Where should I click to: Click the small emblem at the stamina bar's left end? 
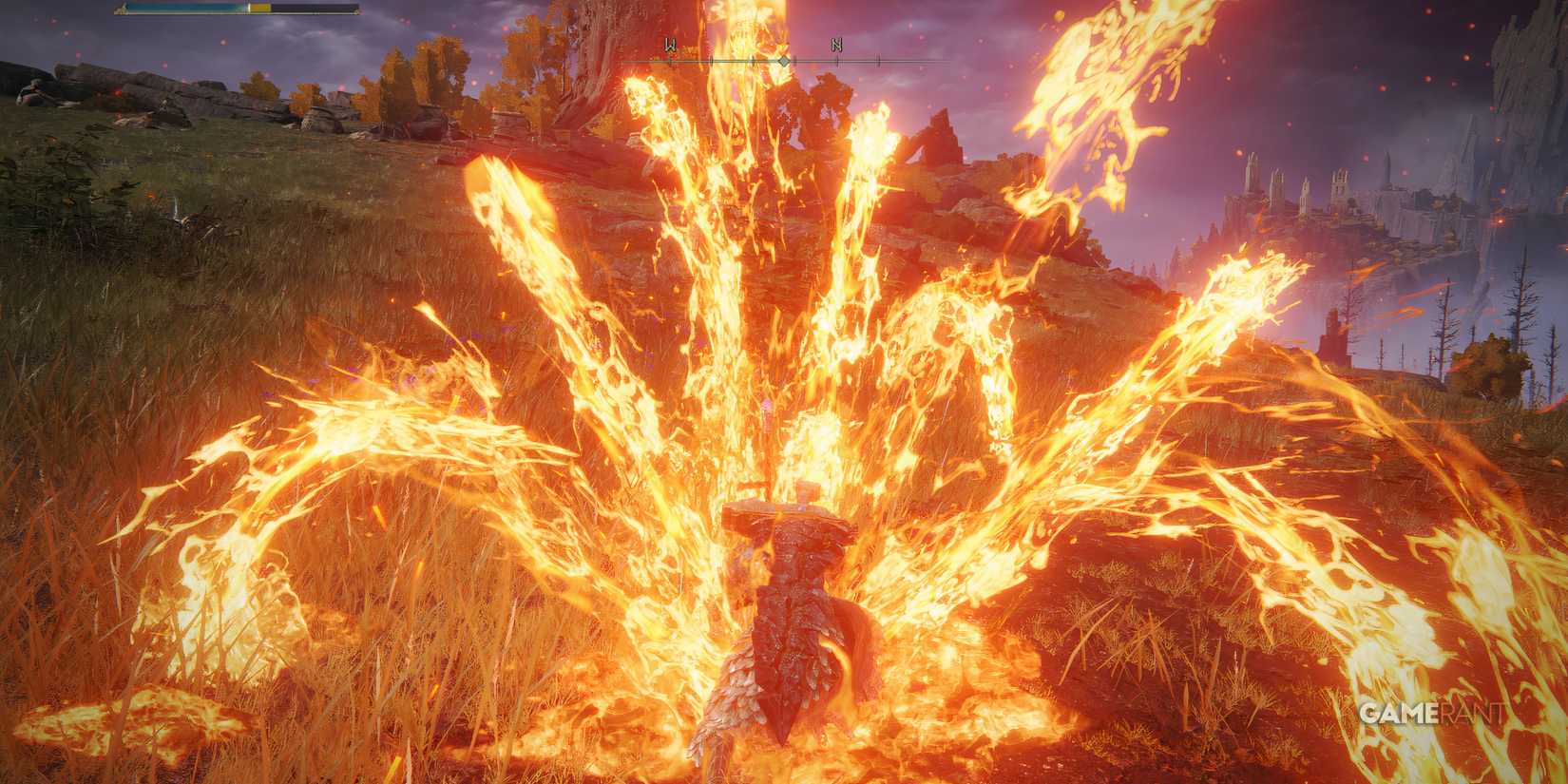click(x=121, y=9)
